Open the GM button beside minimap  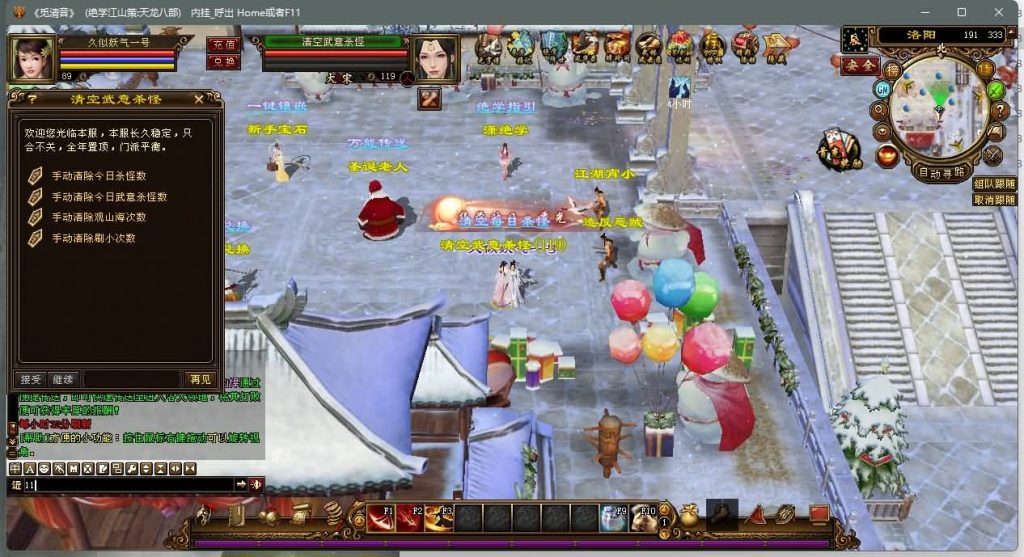point(882,89)
